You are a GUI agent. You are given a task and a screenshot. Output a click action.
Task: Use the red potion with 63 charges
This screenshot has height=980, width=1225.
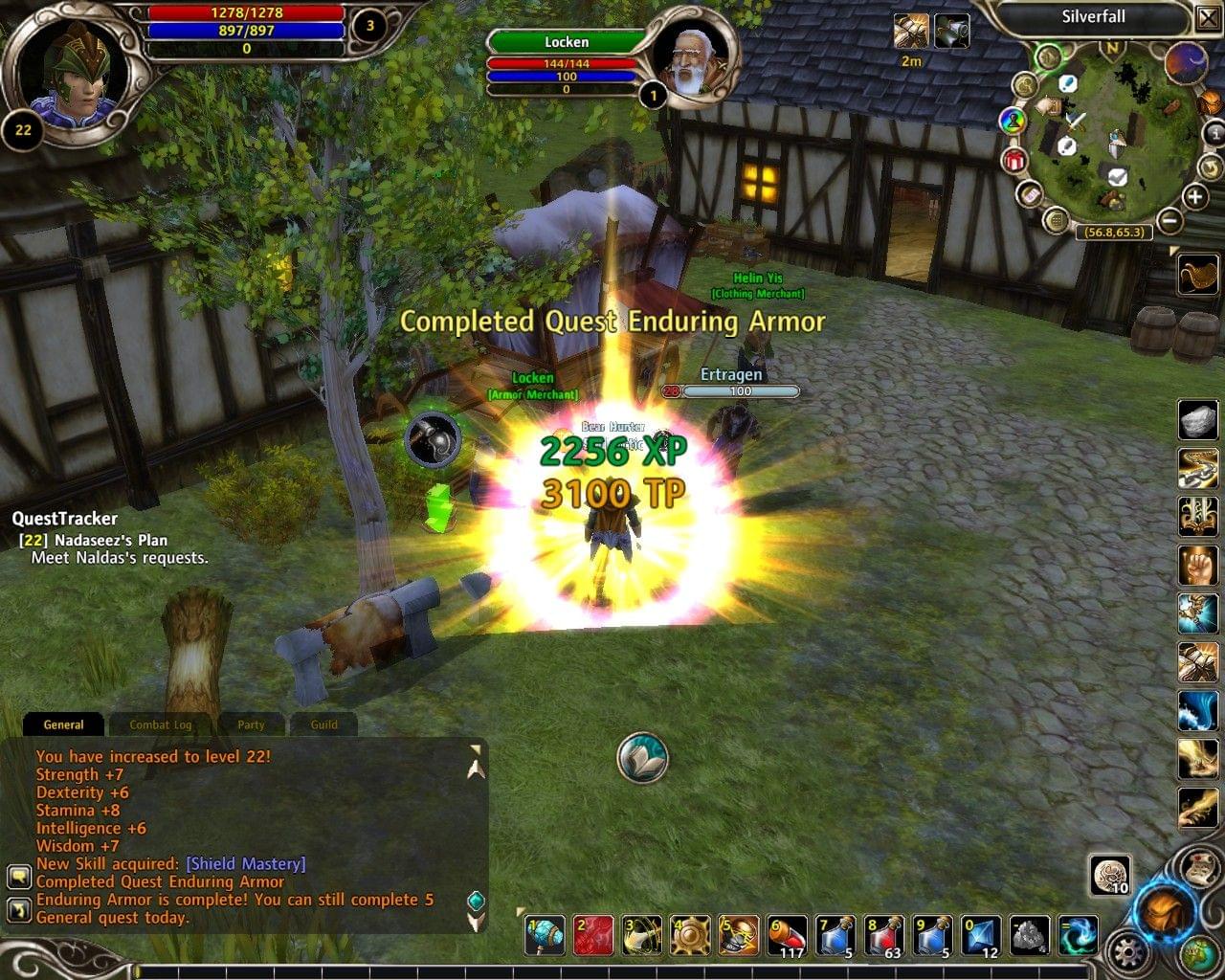884,935
